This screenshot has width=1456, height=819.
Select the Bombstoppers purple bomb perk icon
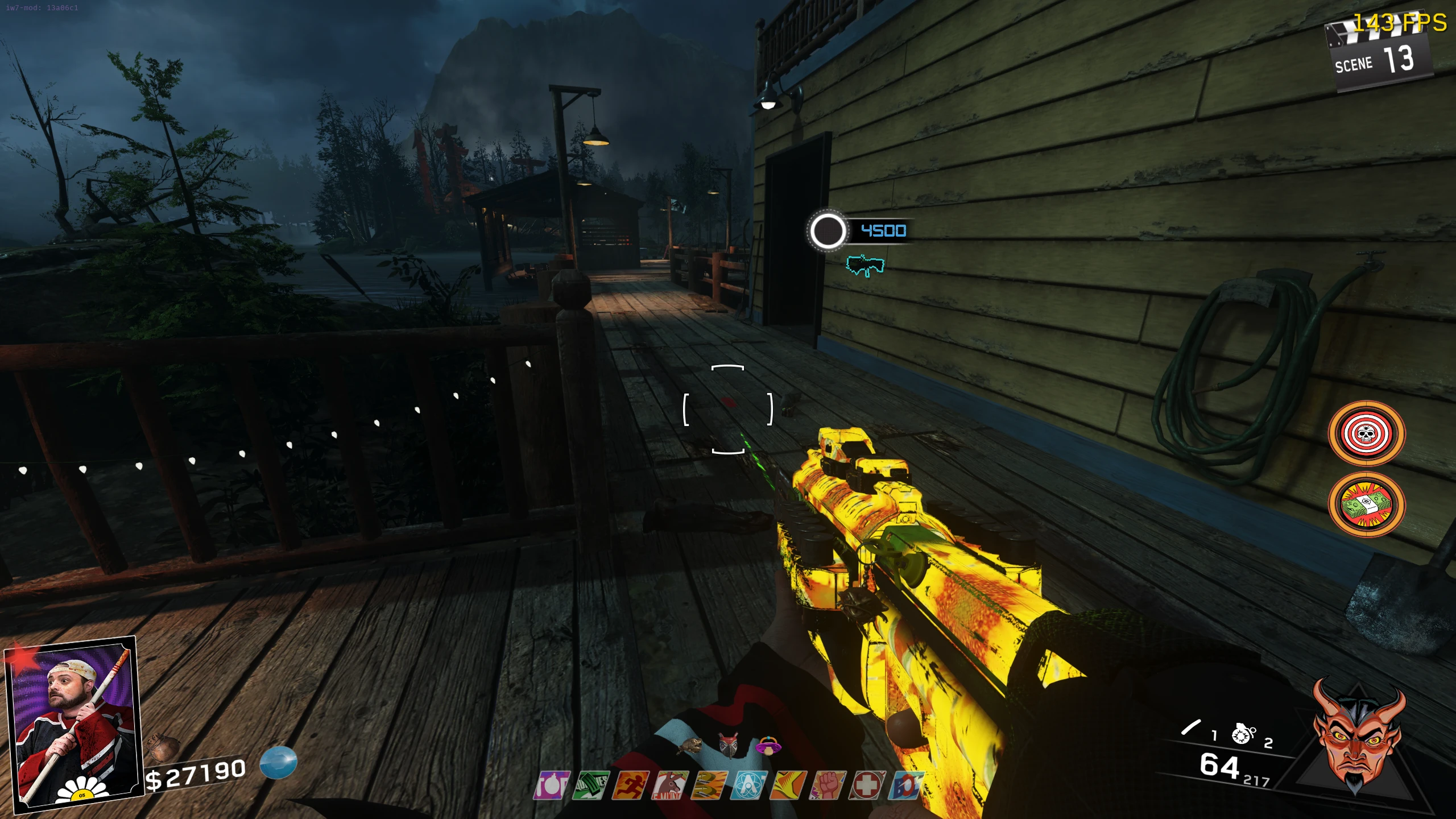[552, 786]
